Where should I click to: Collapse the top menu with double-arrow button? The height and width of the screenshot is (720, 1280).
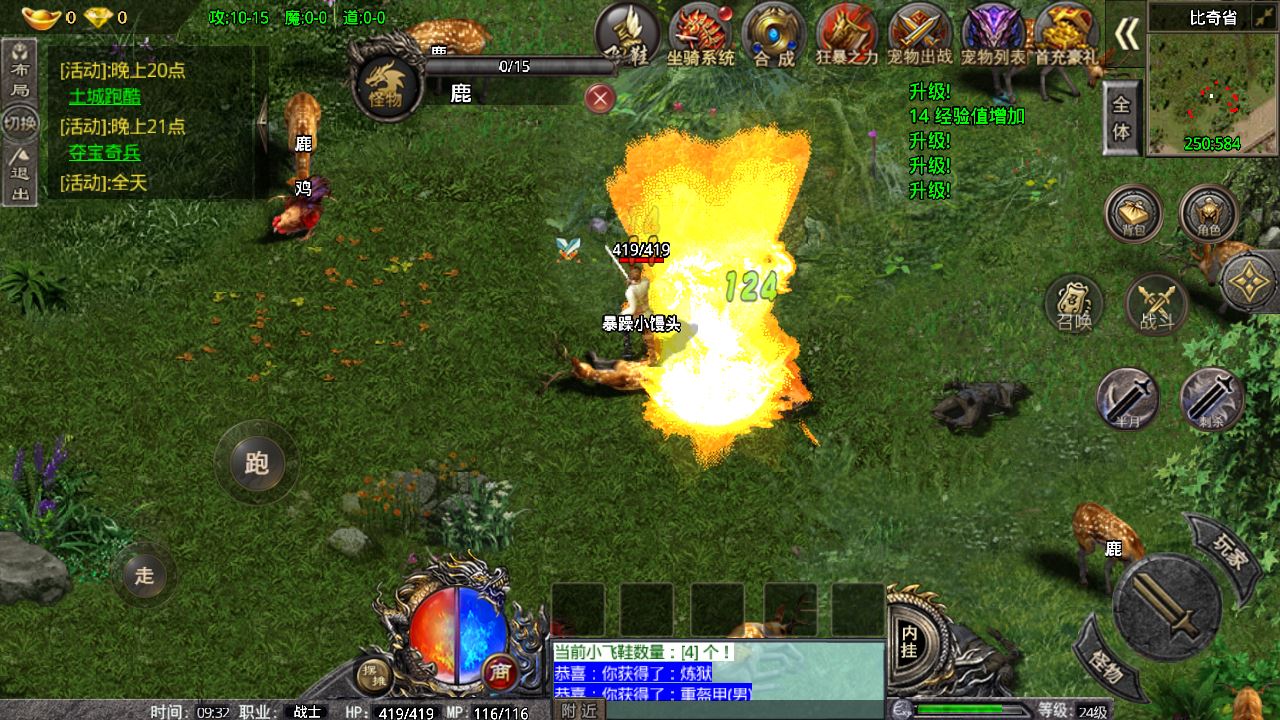tap(1126, 35)
